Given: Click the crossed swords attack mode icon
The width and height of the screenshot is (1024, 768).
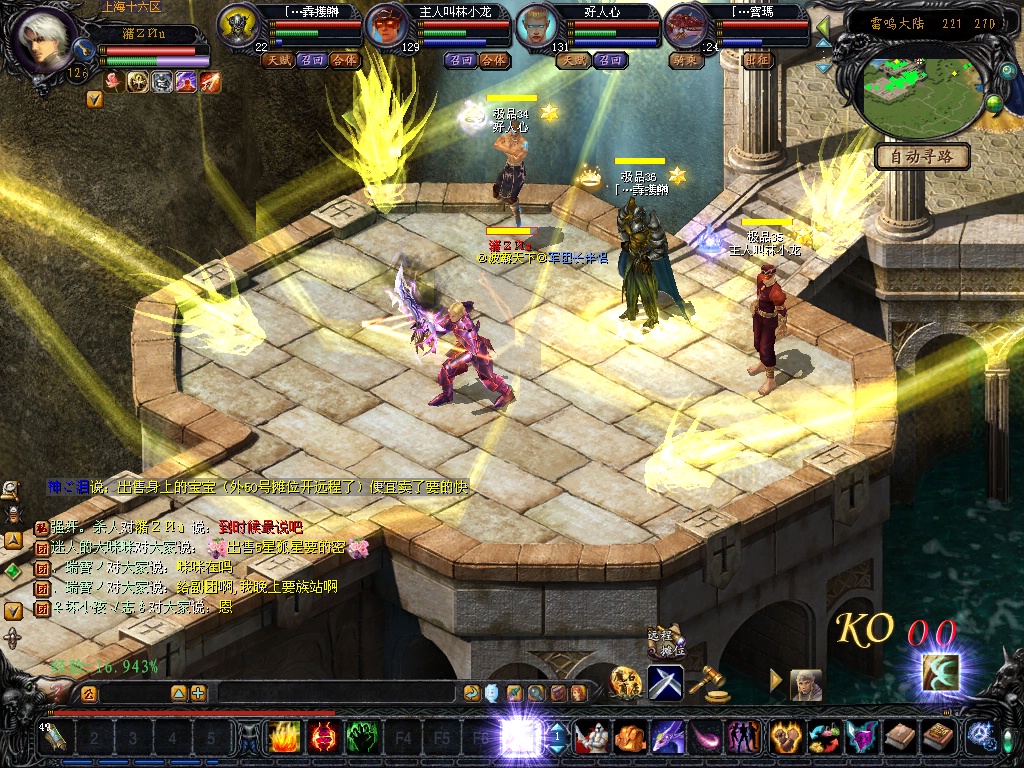Looking at the screenshot, I should (665, 682).
